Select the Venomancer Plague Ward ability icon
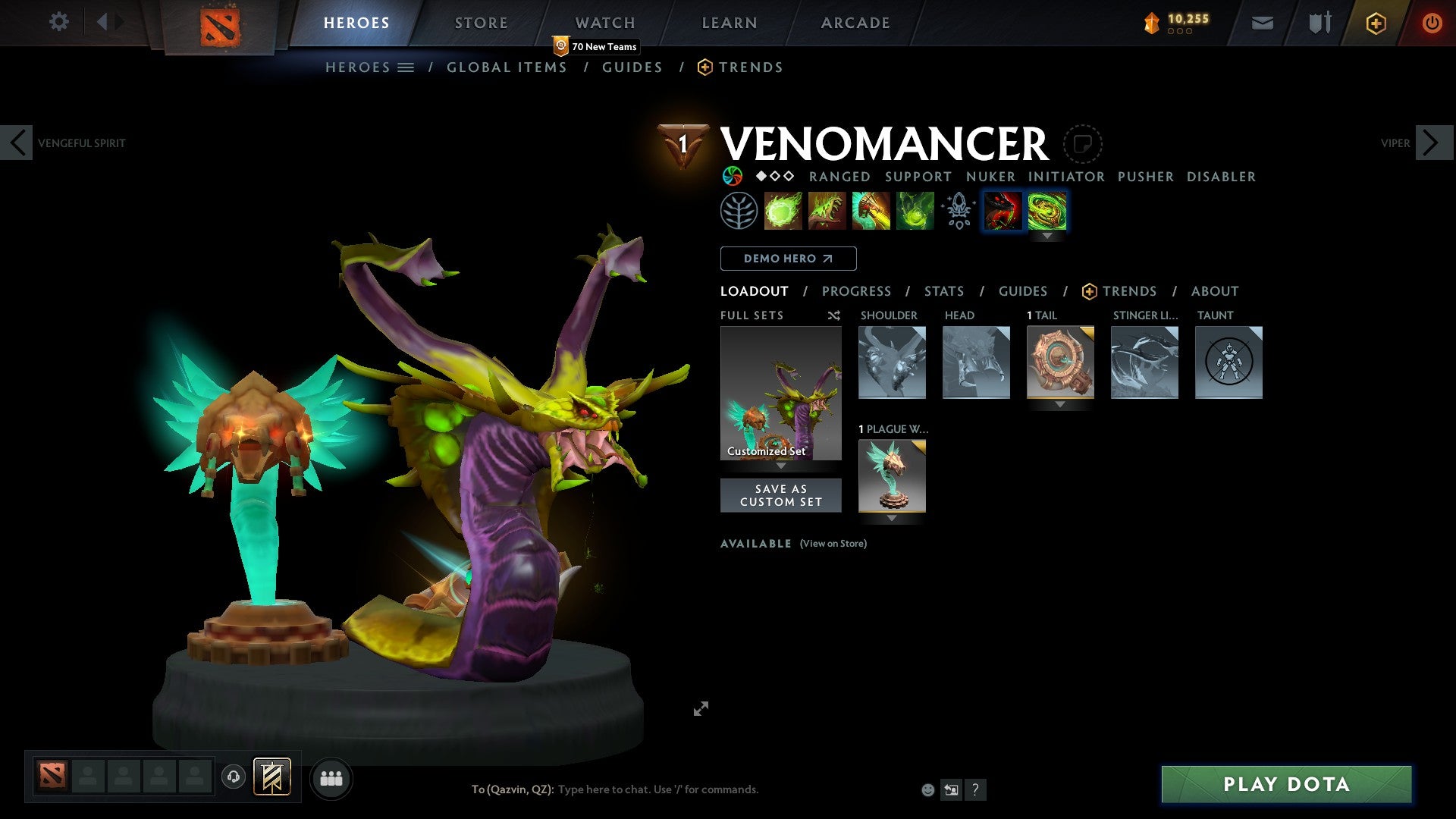This screenshot has width=1456, height=819. coord(871,210)
